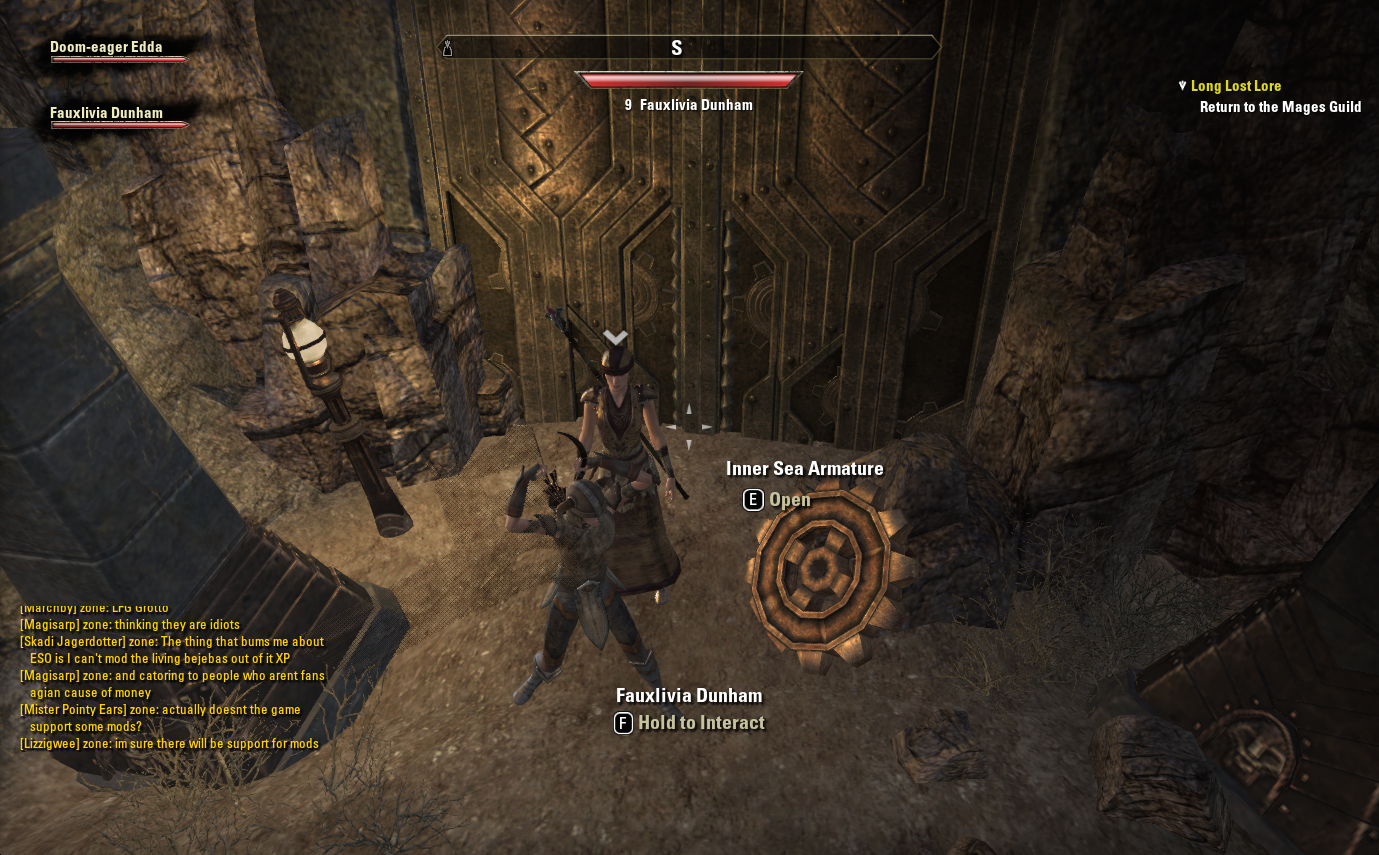
Task: Select Doom-eager Edda in the group frame
Action: click(x=106, y=47)
